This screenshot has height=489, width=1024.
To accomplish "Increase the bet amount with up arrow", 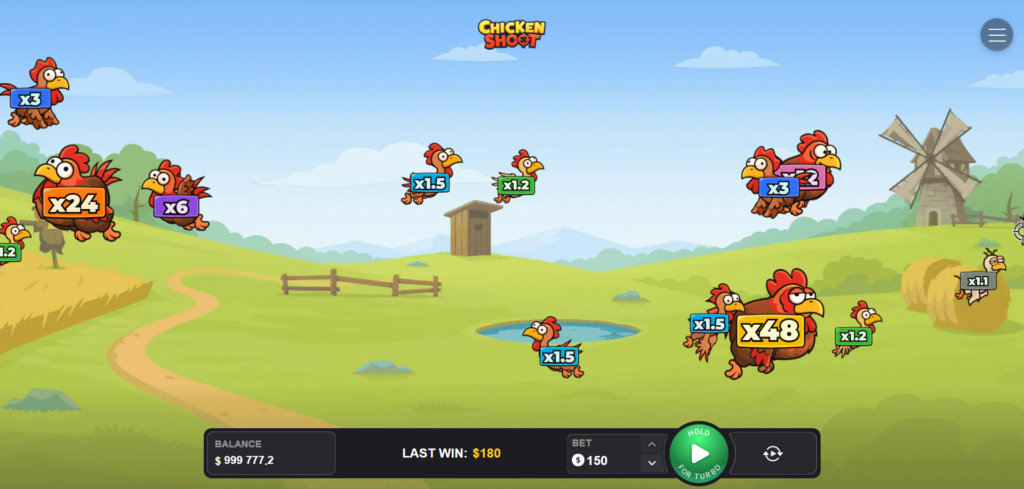I will [652, 444].
